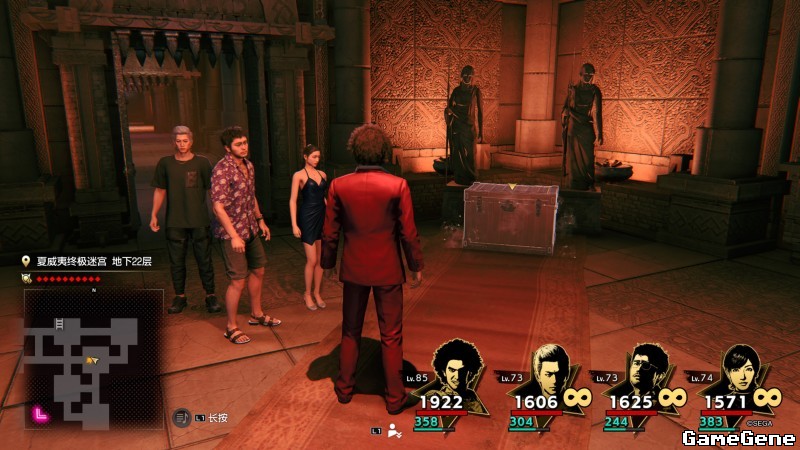Click the yellow marker above the treasure chest
The width and height of the screenshot is (800, 450).
pos(511,186)
